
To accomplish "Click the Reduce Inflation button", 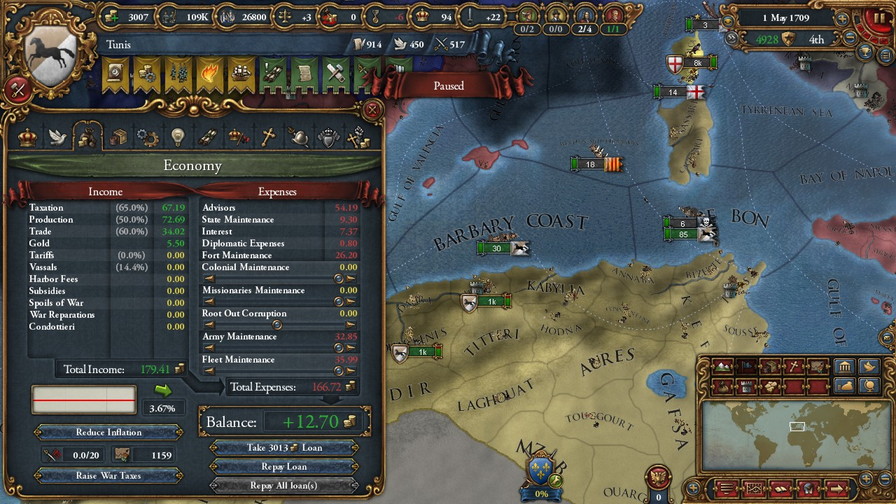I will [109, 432].
